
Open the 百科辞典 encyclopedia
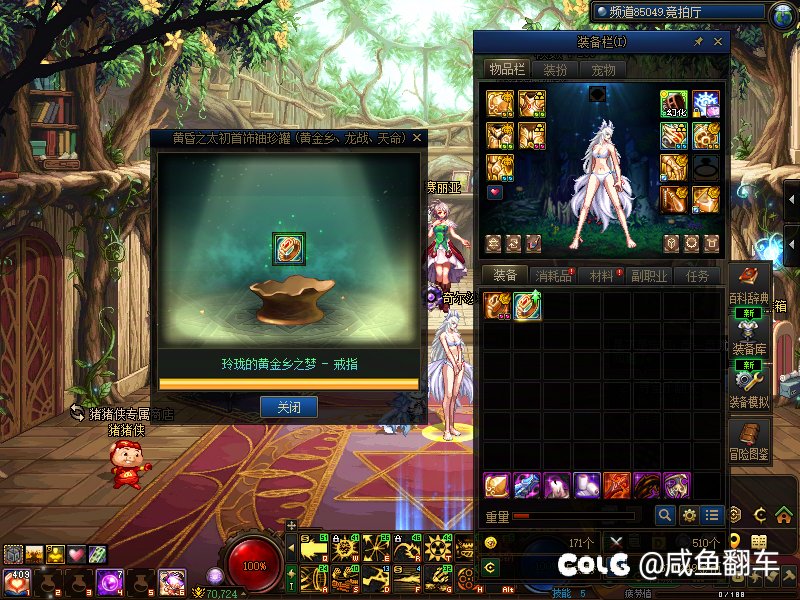click(750, 284)
